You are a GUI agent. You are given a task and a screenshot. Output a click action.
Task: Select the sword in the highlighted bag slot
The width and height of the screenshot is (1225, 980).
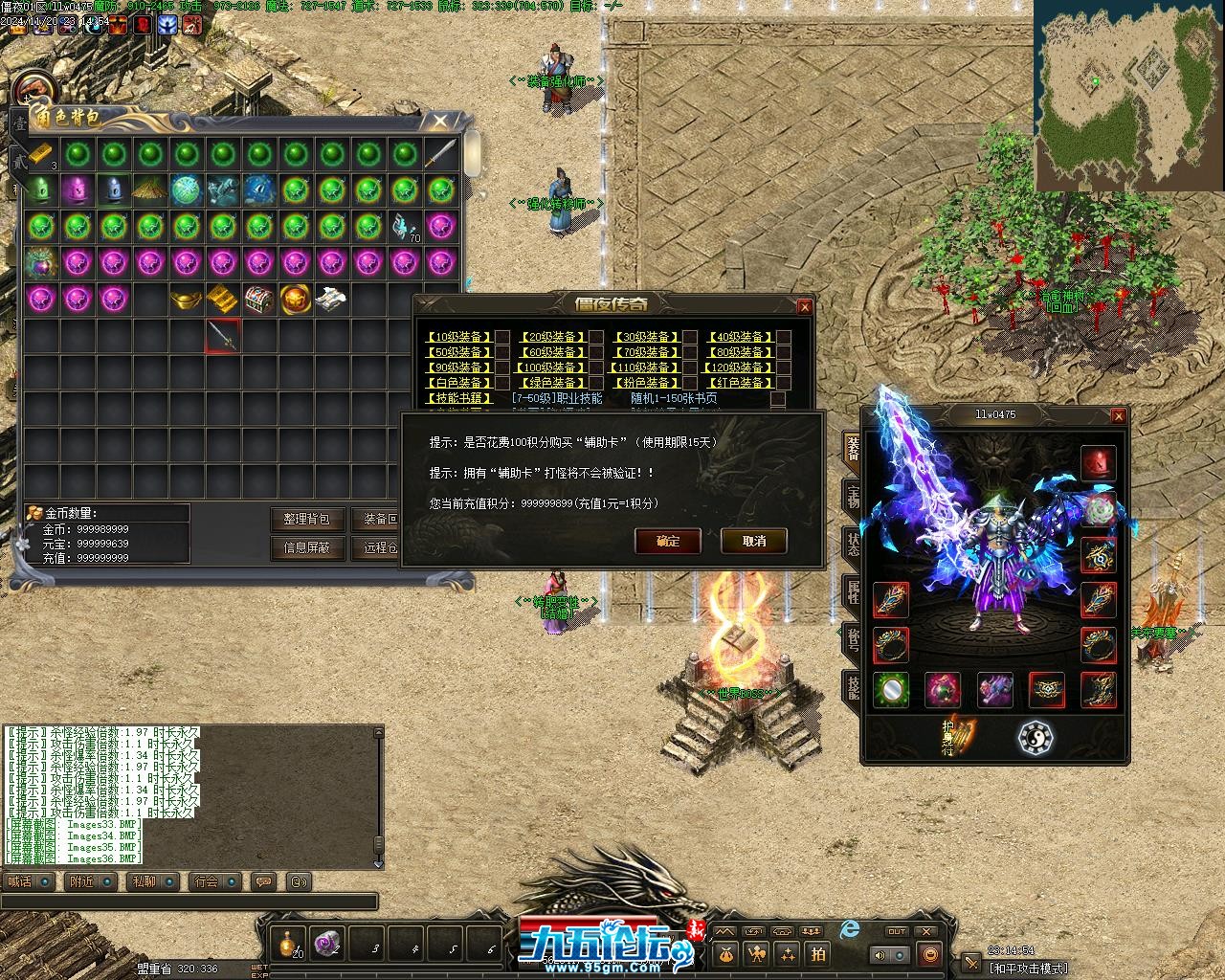pyautogui.click(x=223, y=336)
